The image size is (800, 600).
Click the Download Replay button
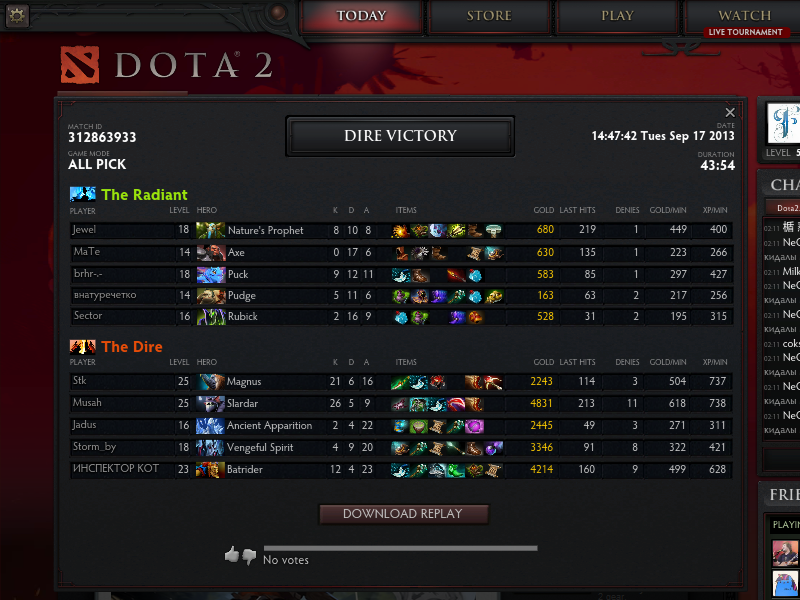pyautogui.click(x=403, y=514)
